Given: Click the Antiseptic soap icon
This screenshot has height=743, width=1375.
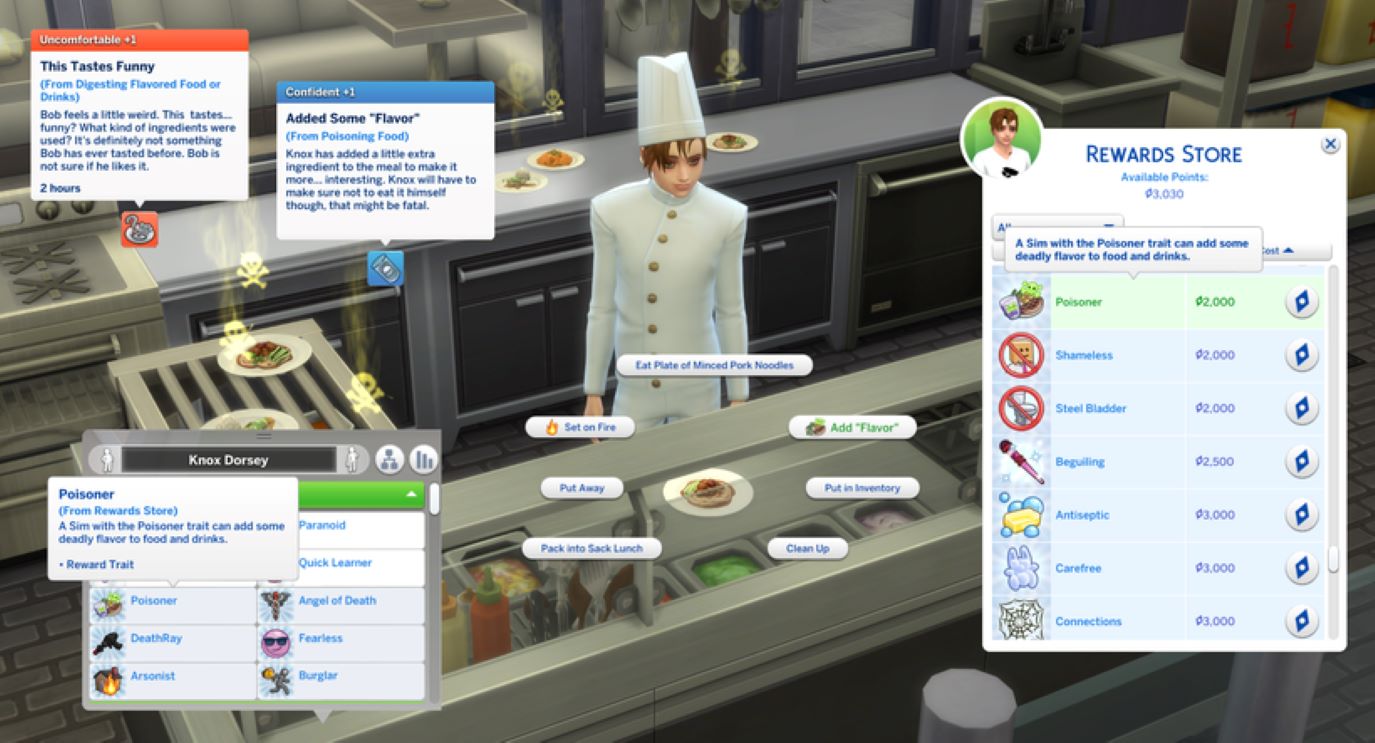Looking at the screenshot, I should [1022, 514].
